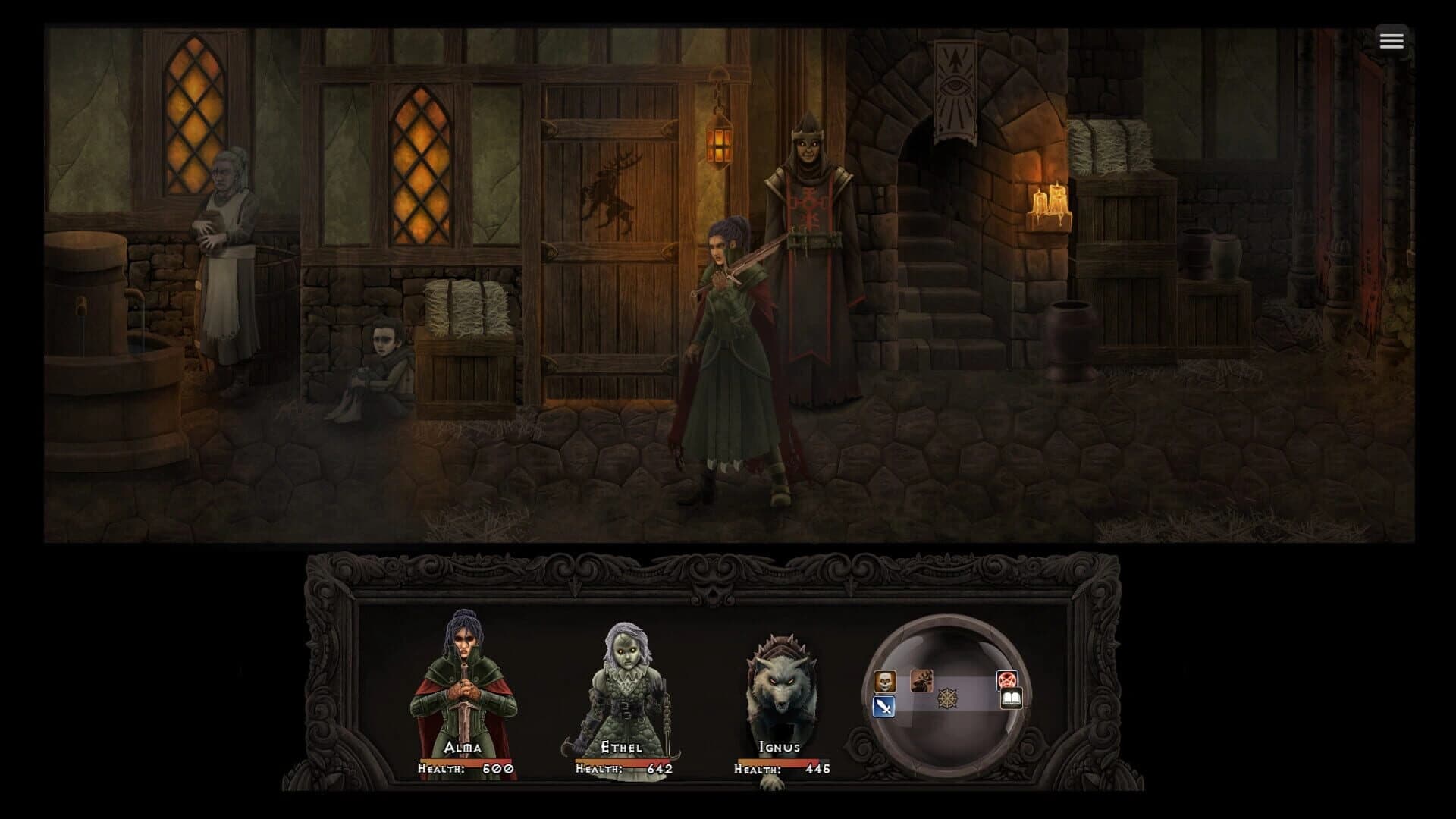Open the skull ability icon
The image size is (1456, 819).
[885, 681]
